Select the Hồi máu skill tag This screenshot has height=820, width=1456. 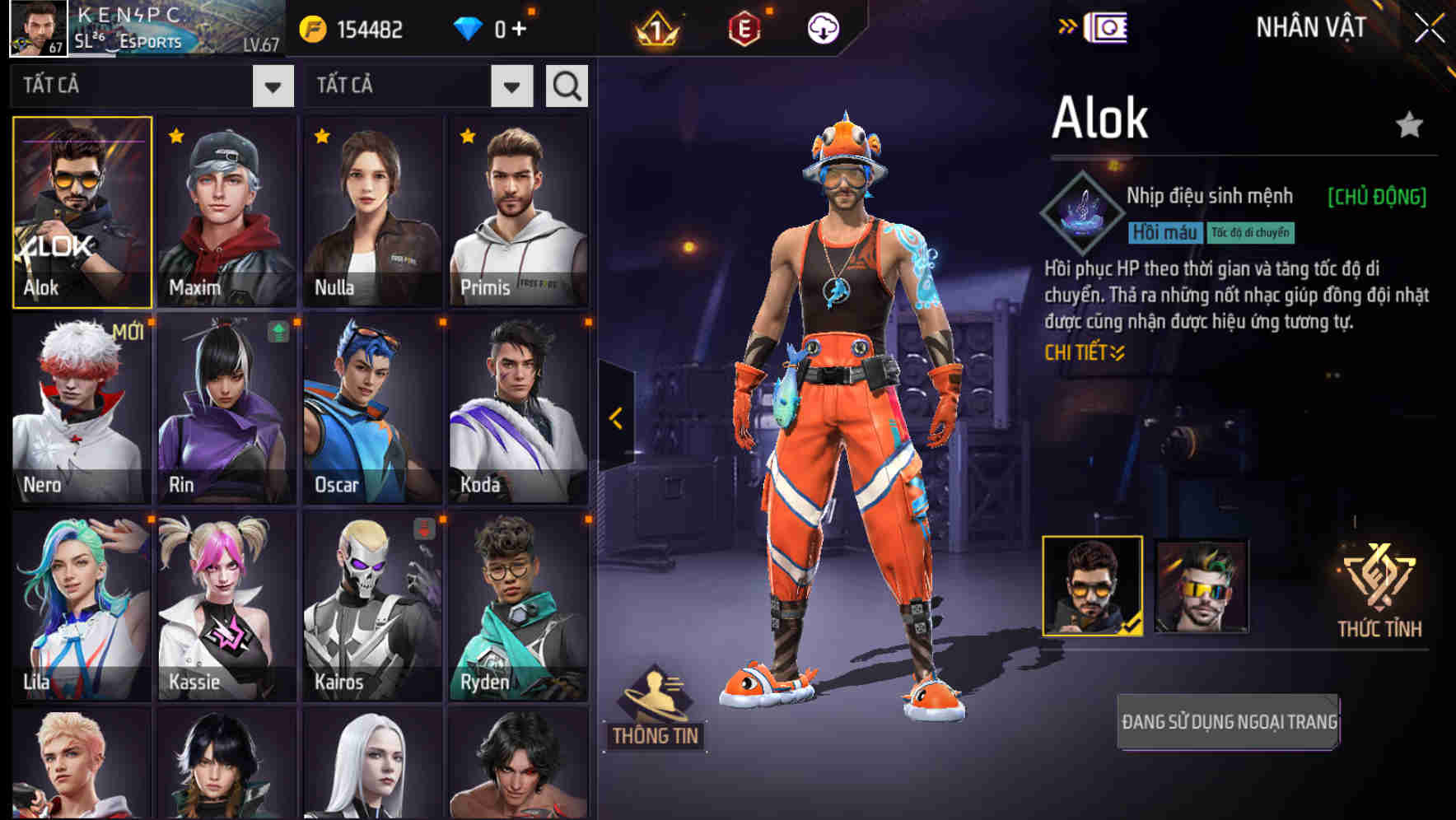1164,232
